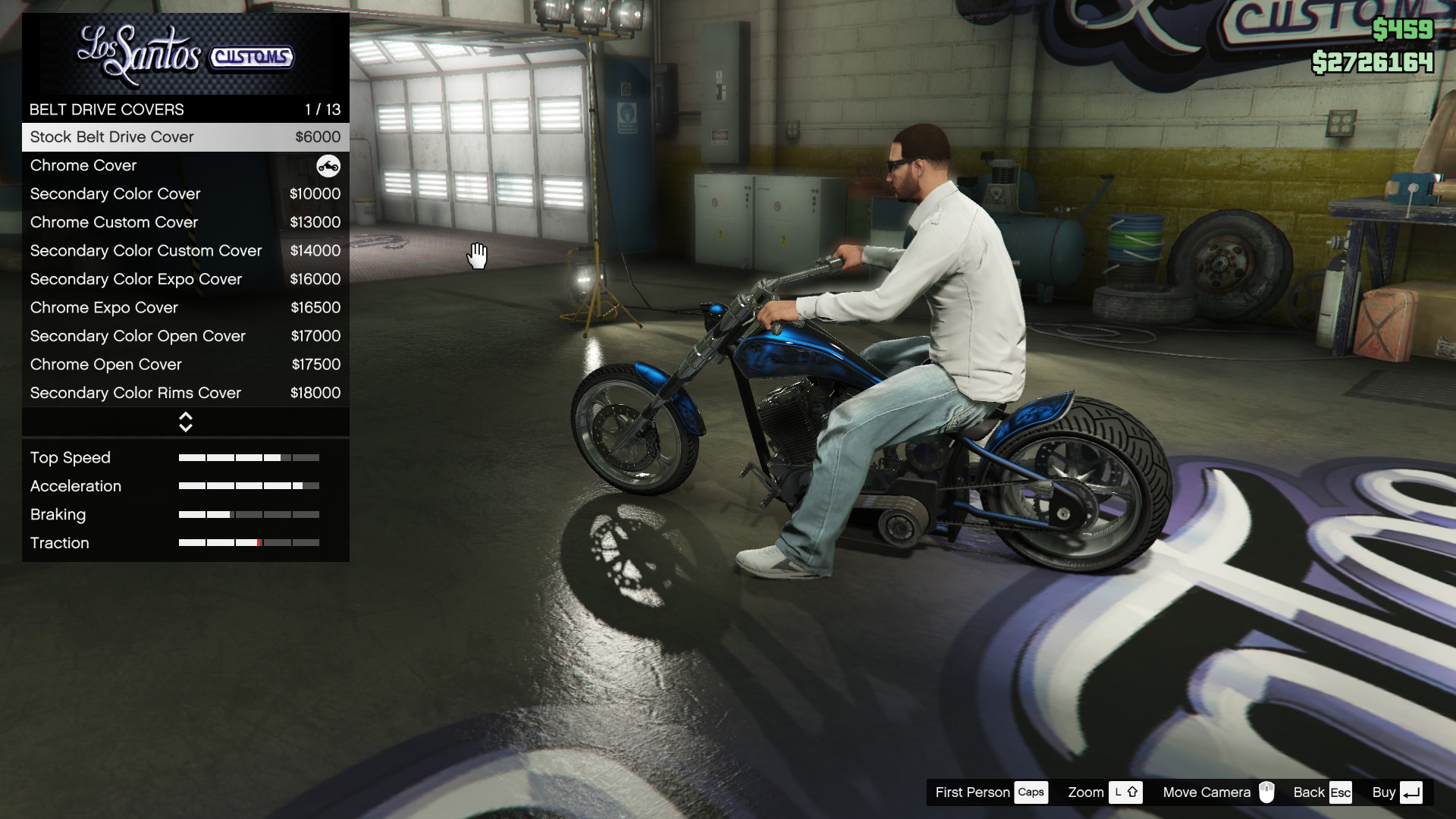This screenshot has width=1456, height=819.
Task: Pick Secondary Color Cover for $10000
Action: 185,194
